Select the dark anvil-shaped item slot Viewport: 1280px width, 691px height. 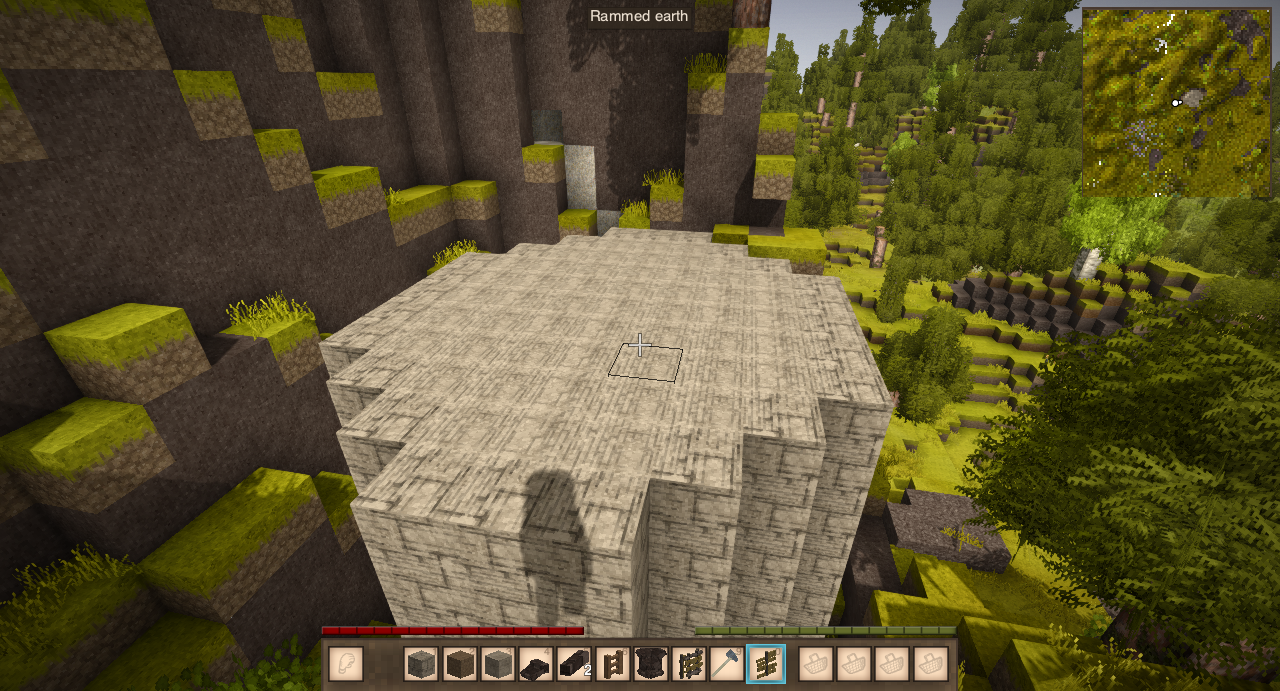click(536, 663)
